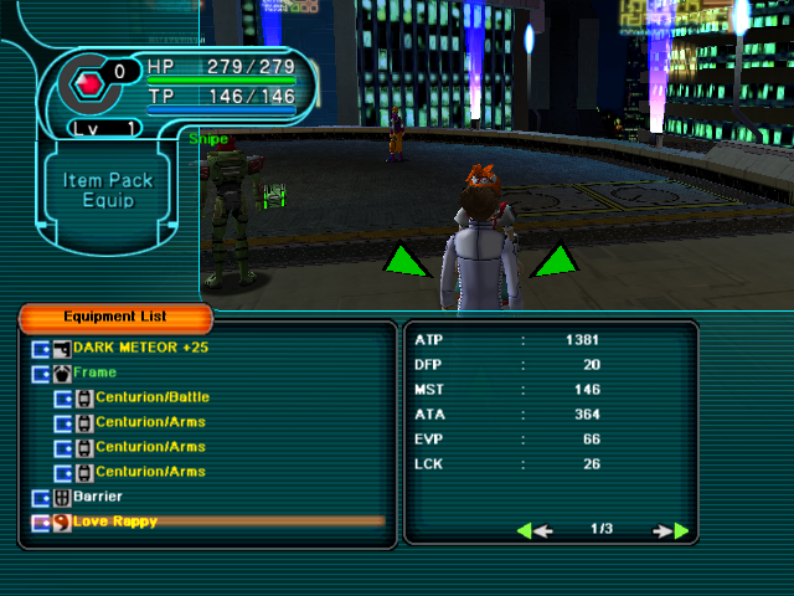Select the highlighted Love Rappy mag
The height and width of the screenshot is (596, 794).
pos(115,521)
